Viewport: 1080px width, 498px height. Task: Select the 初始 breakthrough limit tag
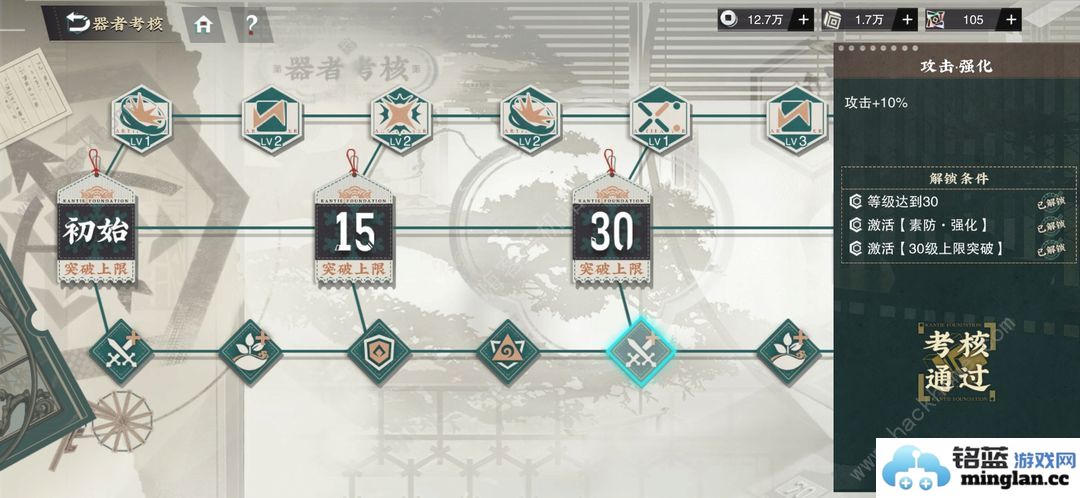(x=96, y=233)
